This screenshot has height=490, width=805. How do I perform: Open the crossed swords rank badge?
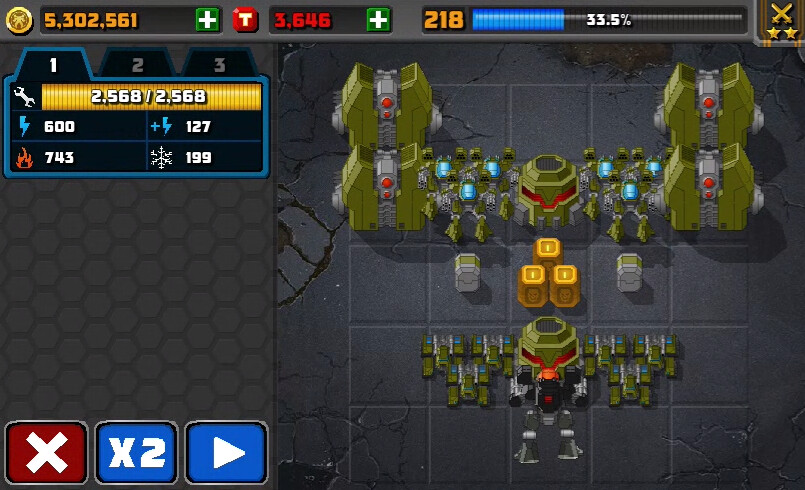(x=781, y=20)
